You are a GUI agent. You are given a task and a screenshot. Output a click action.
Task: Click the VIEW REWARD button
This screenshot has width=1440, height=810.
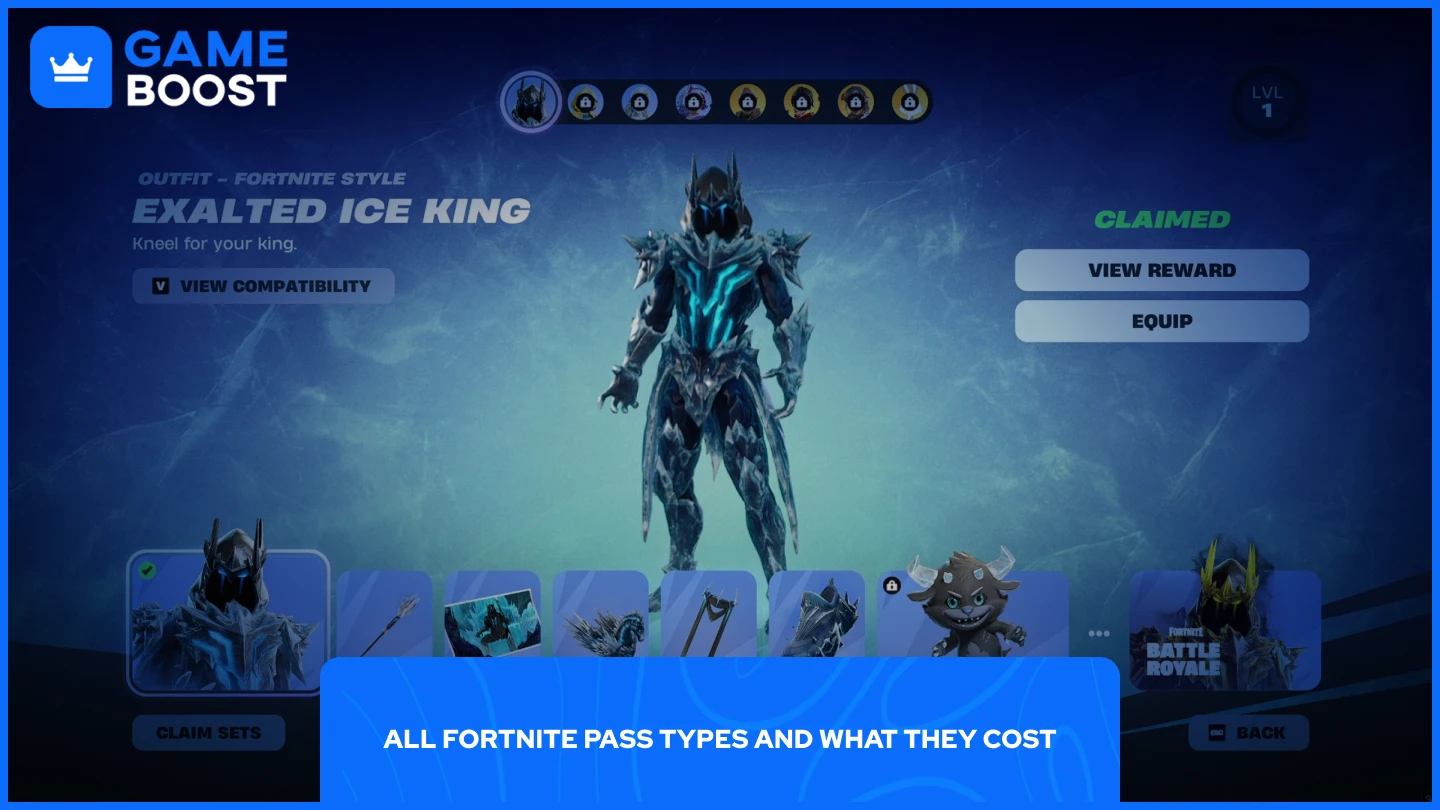point(1162,270)
